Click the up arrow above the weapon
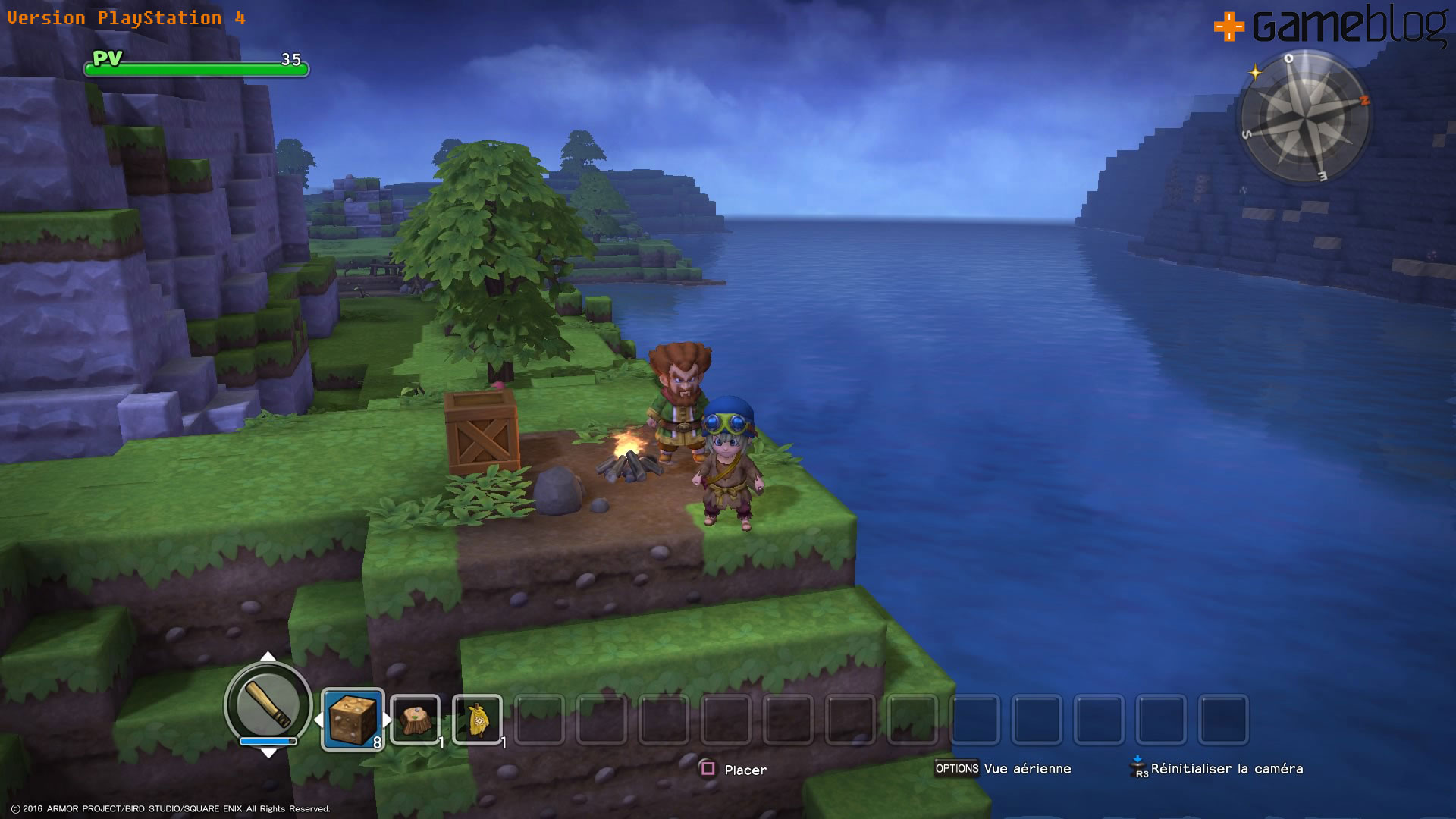Viewport: 1456px width, 819px height. pyautogui.click(x=268, y=657)
